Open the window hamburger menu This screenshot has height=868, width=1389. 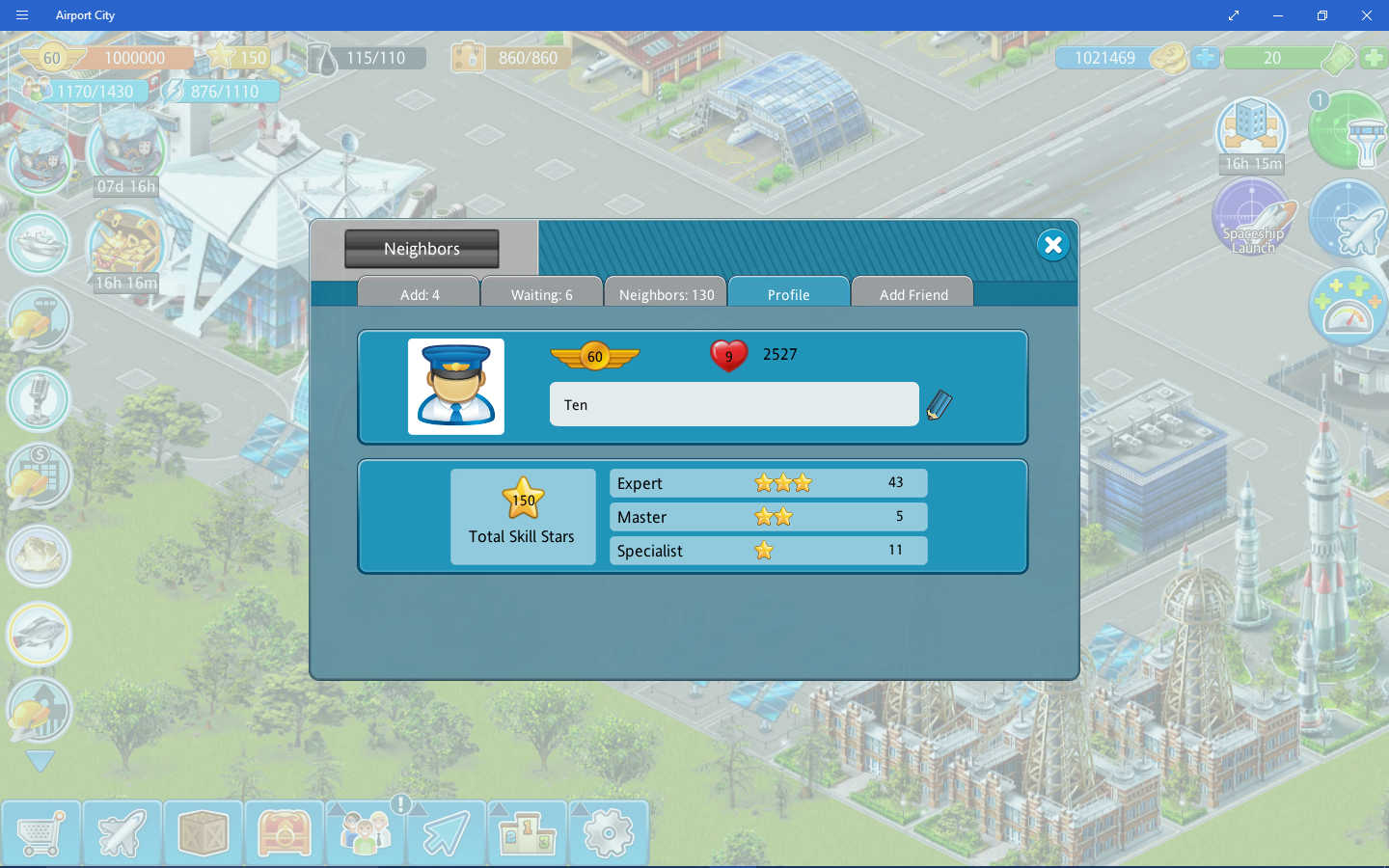[22, 15]
